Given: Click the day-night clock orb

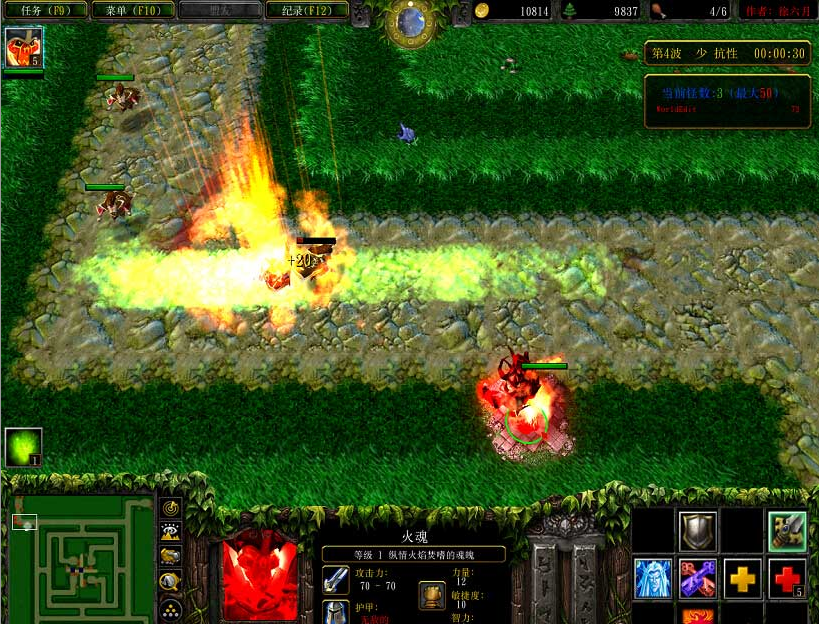Looking at the screenshot, I should pyautogui.click(x=408, y=22).
